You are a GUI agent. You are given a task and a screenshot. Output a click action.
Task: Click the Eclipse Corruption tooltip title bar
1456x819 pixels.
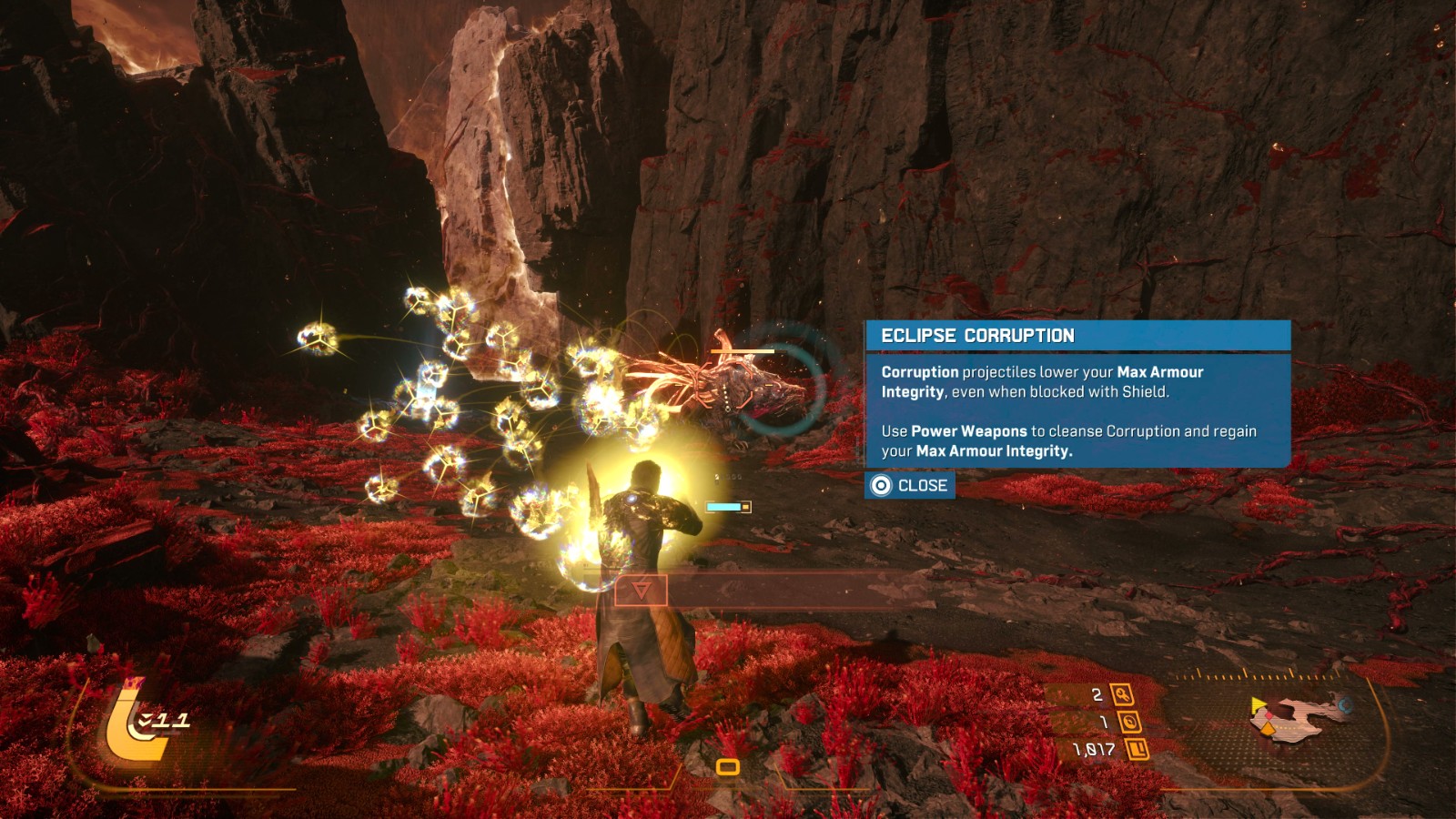click(1077, 336)
